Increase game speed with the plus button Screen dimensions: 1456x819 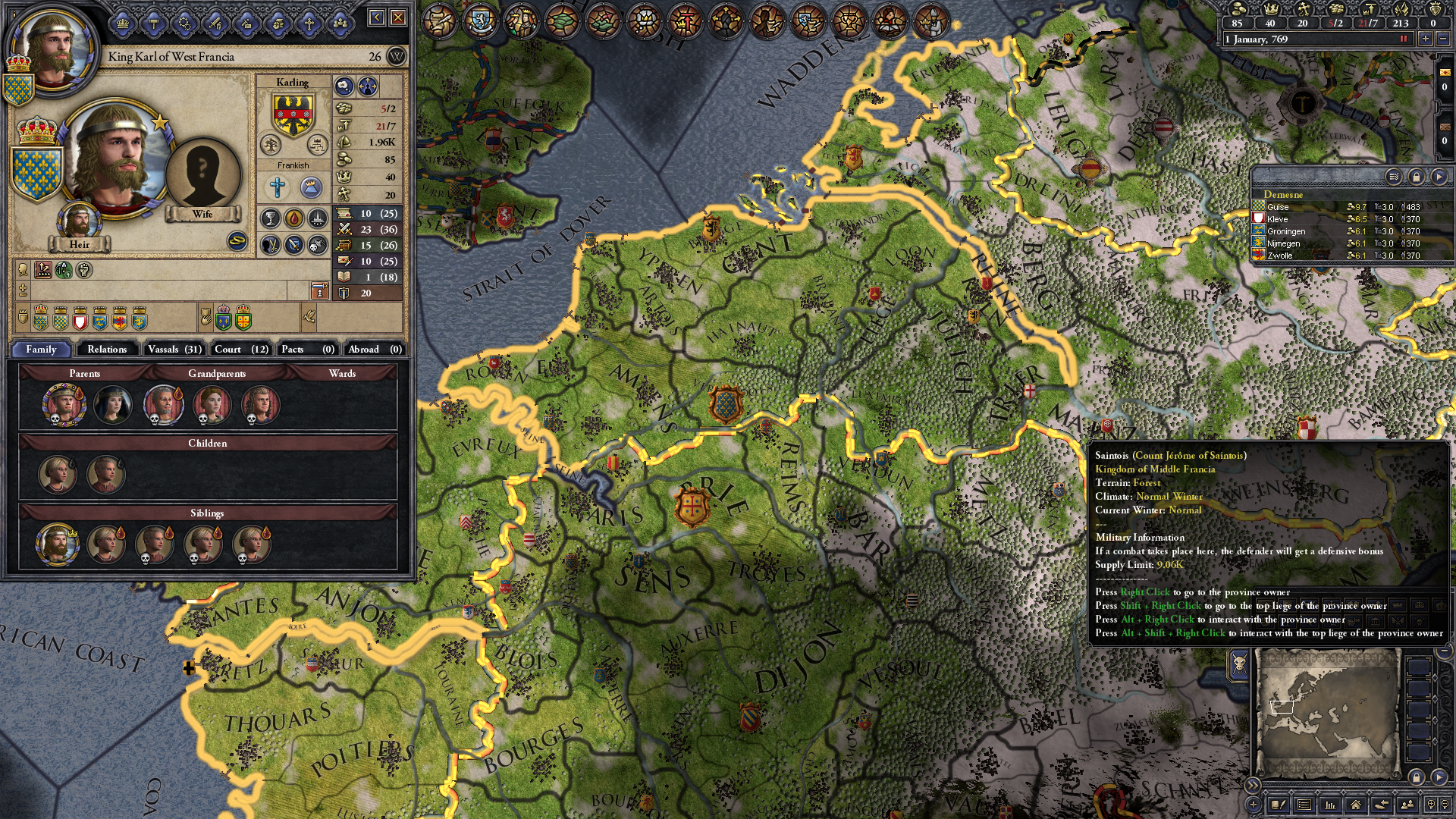(1425, 39)
